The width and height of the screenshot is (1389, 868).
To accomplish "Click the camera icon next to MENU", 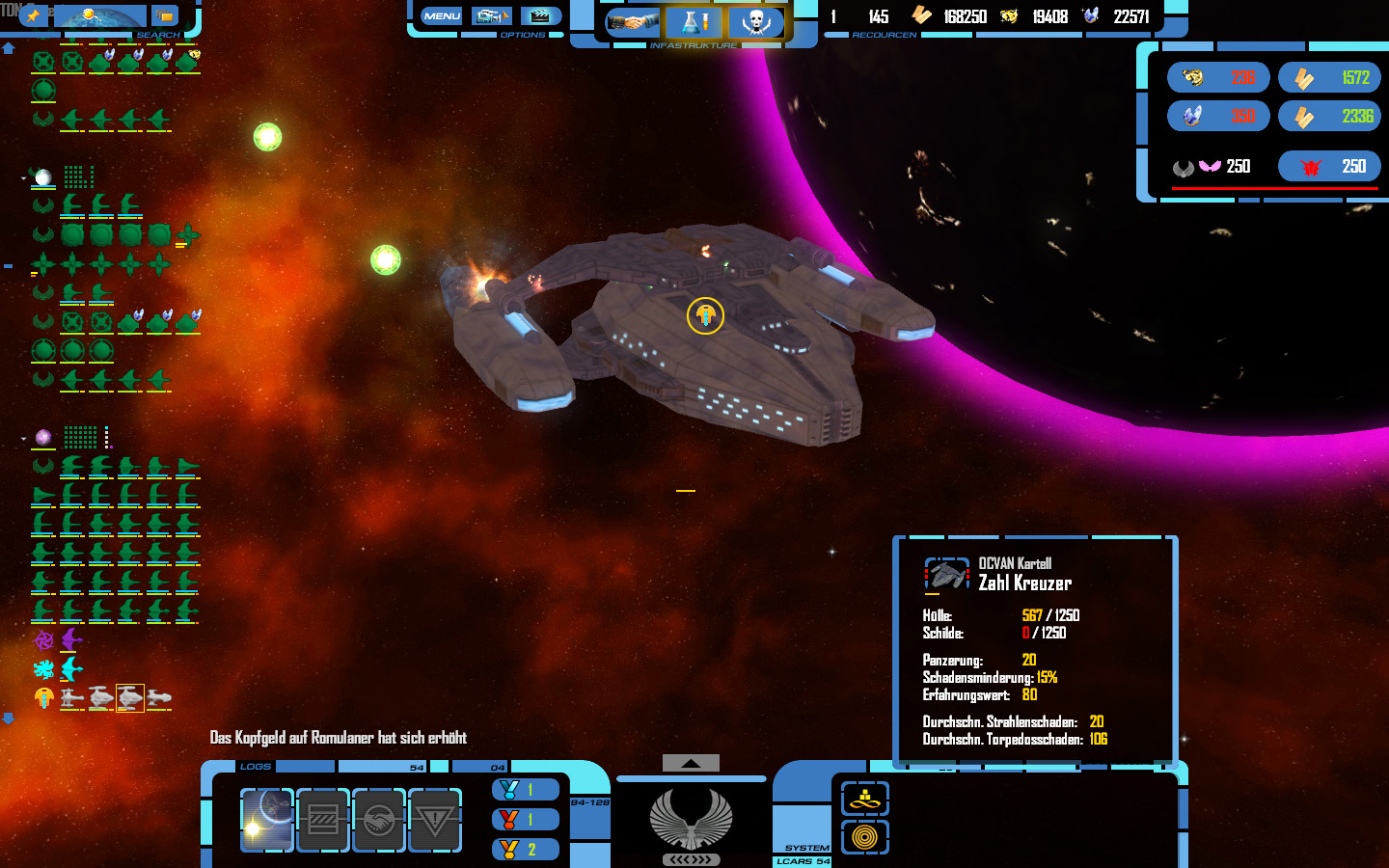I will [491, 16].
